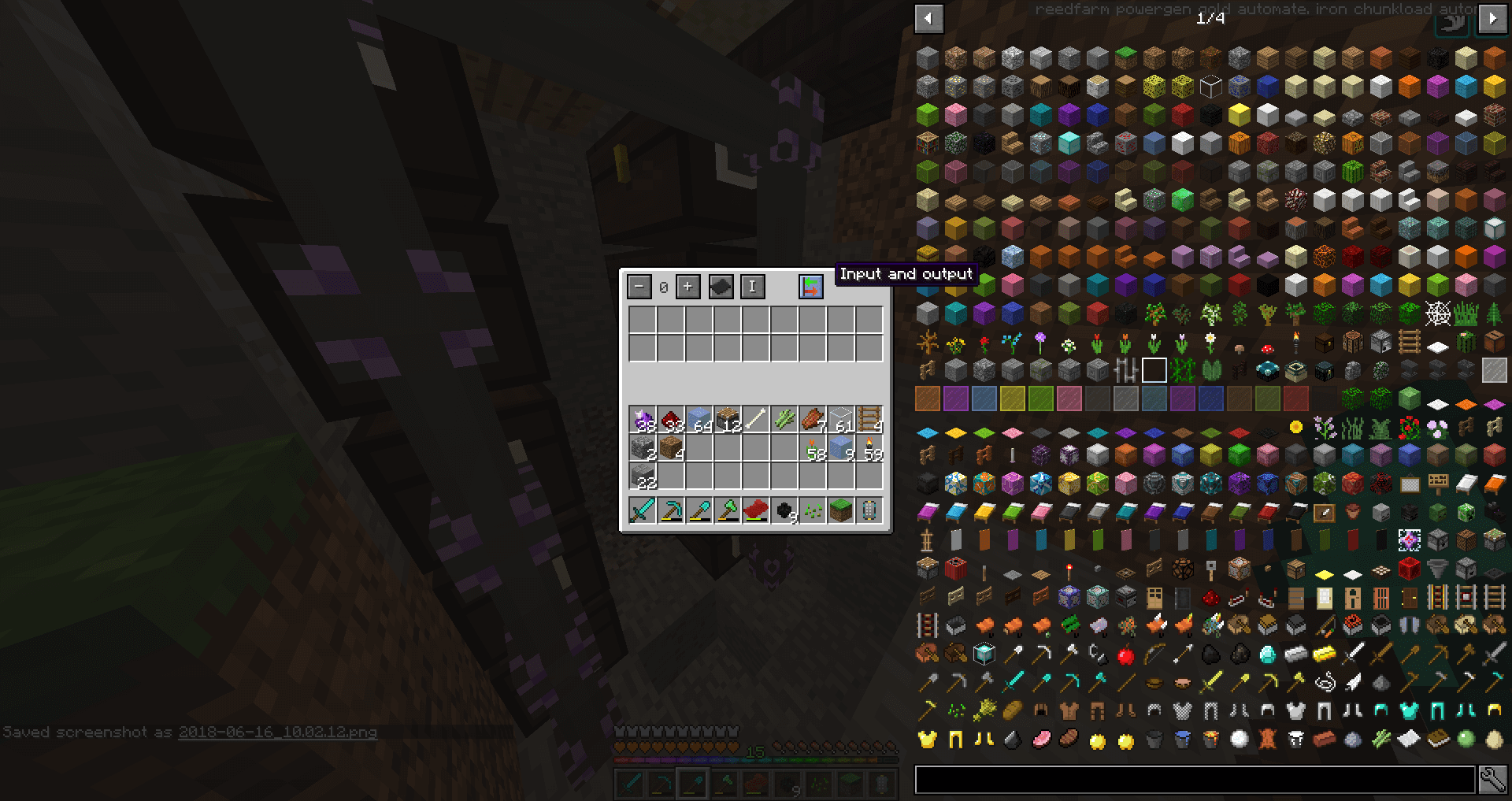Click the minus button to decrease the counter
The image size is (1512, 801).
[639, 286]
